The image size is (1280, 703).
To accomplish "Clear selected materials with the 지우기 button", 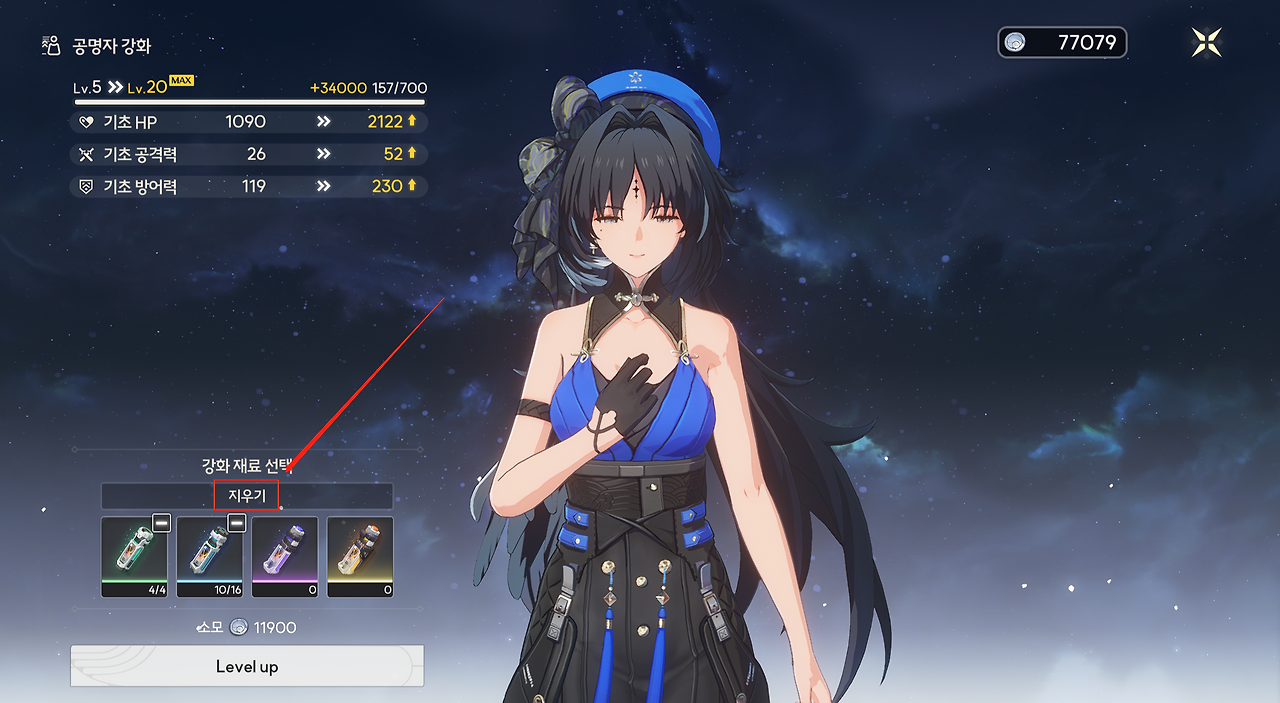I will [246, 496].
